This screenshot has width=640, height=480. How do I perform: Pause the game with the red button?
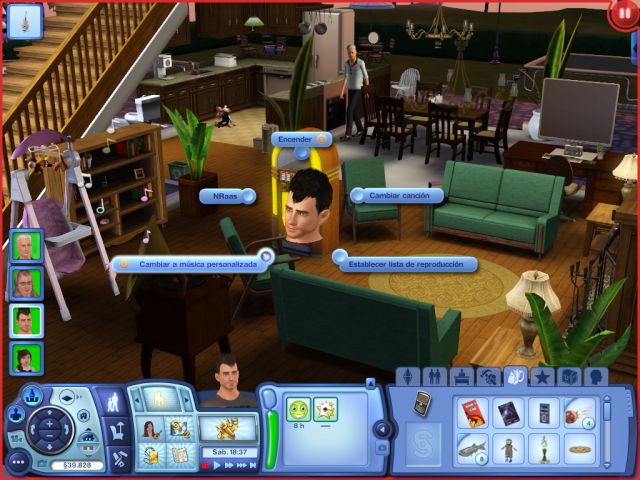(x=621, y=16)
